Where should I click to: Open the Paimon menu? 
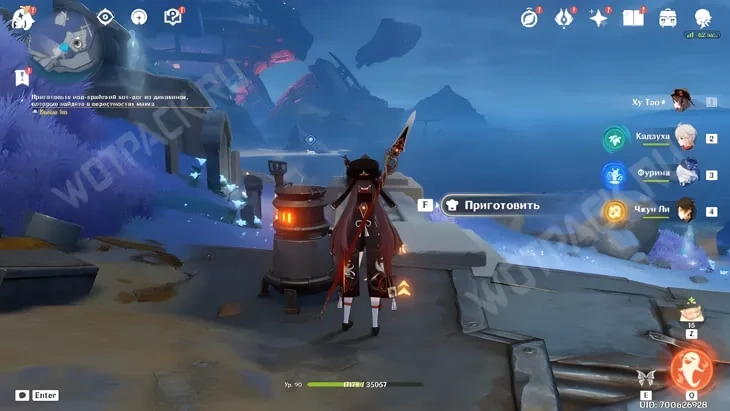pyautogui.click(x=20, y=17)
